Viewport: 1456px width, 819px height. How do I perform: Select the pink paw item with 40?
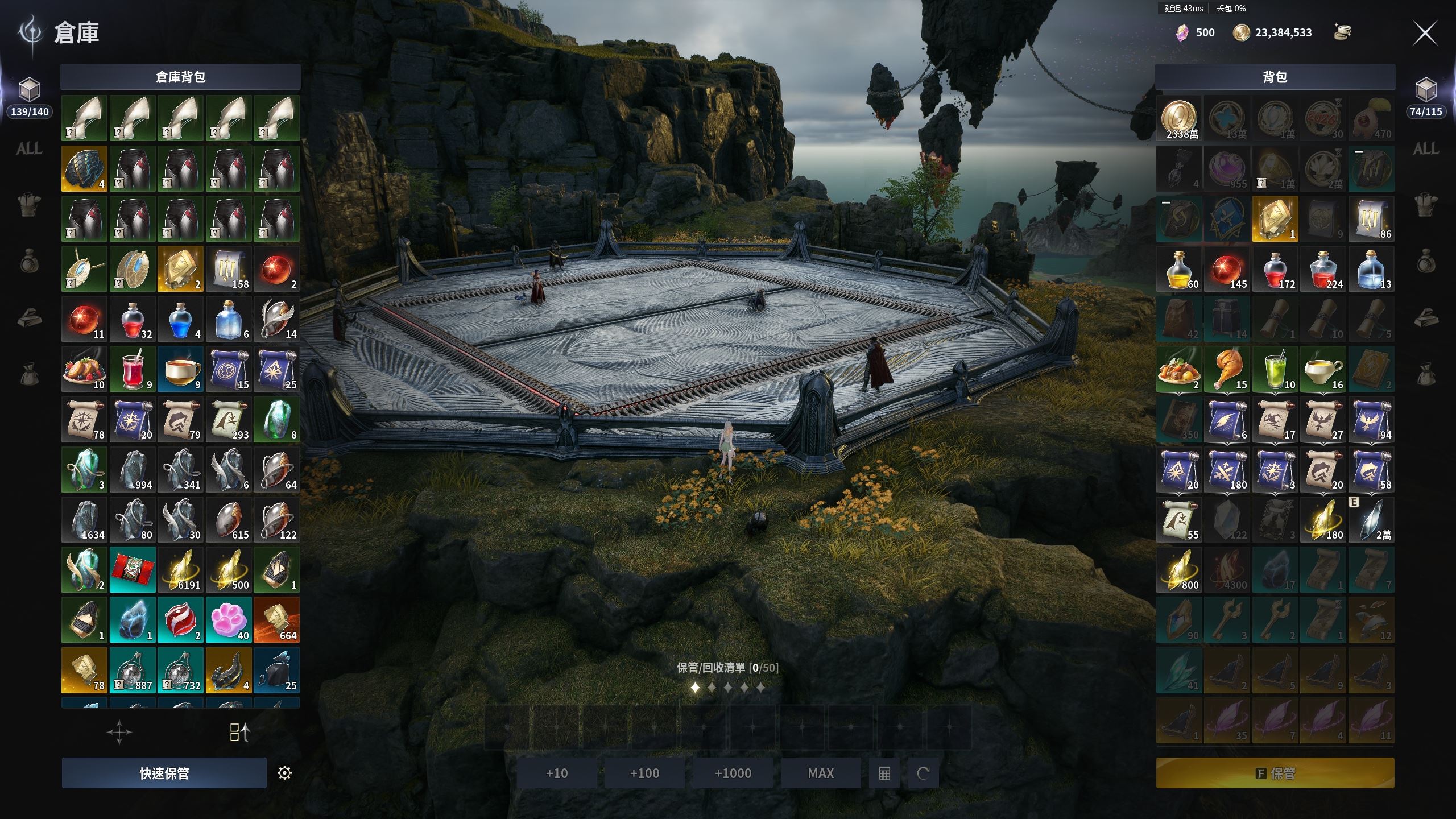click(229, 620)
